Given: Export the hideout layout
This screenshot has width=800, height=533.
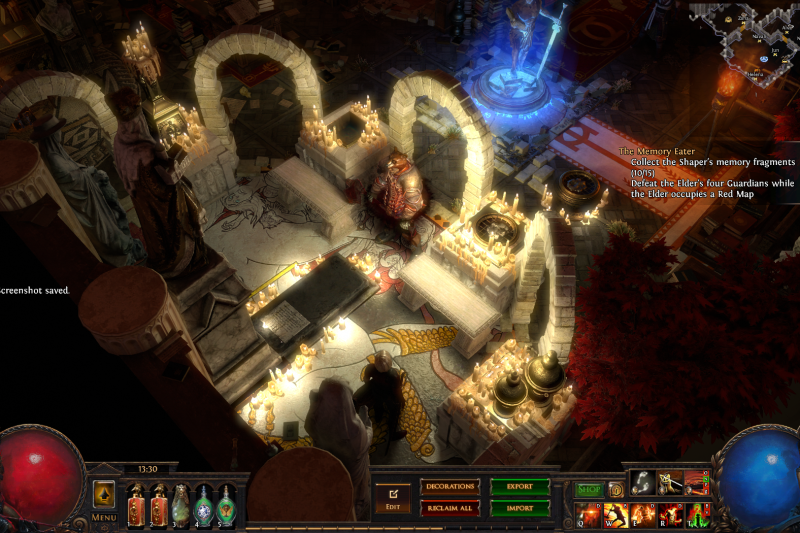Looking at the screenshot, I should (520, 487).
